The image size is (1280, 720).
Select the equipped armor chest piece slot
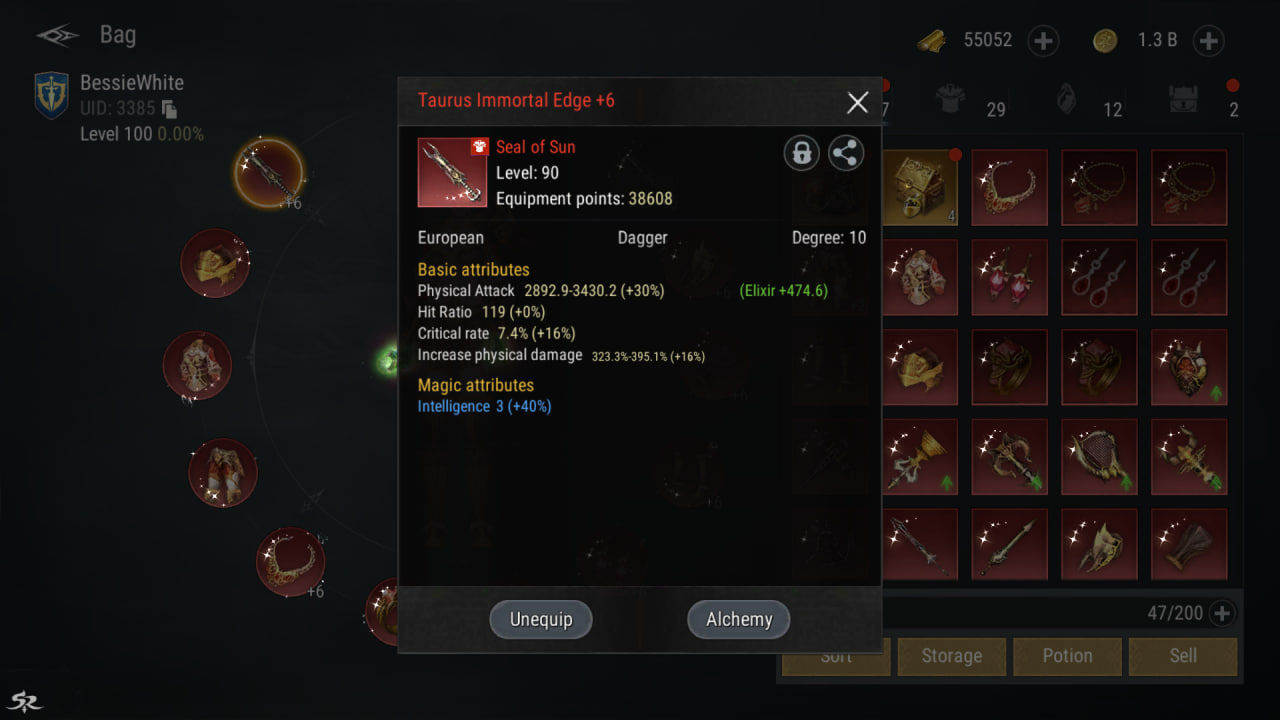pos(197,365)
